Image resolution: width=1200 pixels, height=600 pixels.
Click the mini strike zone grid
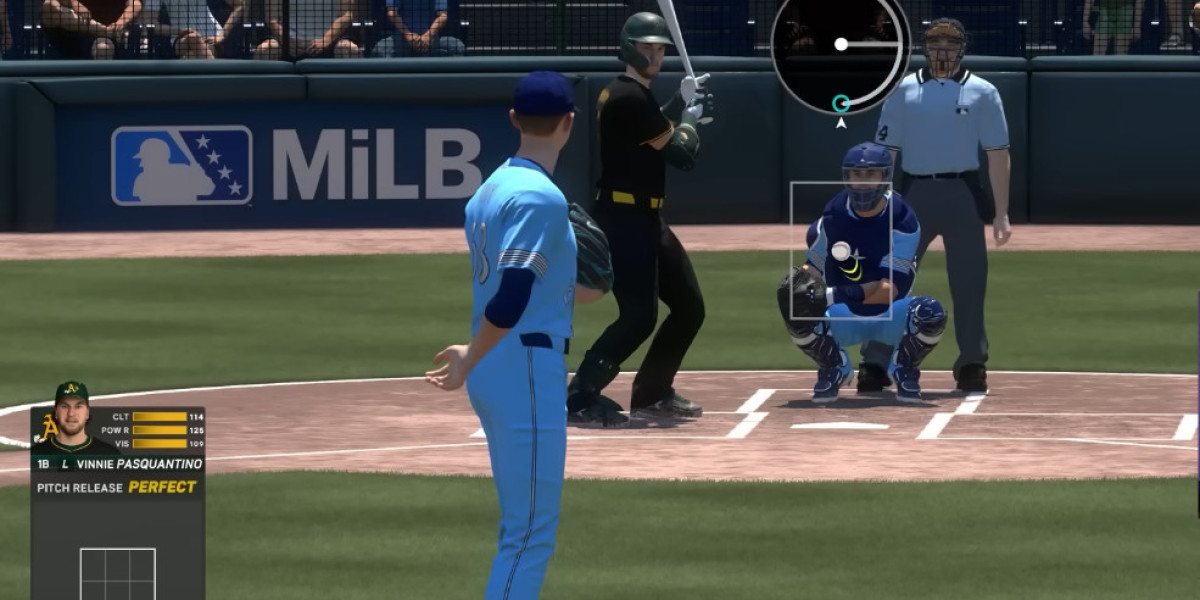point(118,573)
